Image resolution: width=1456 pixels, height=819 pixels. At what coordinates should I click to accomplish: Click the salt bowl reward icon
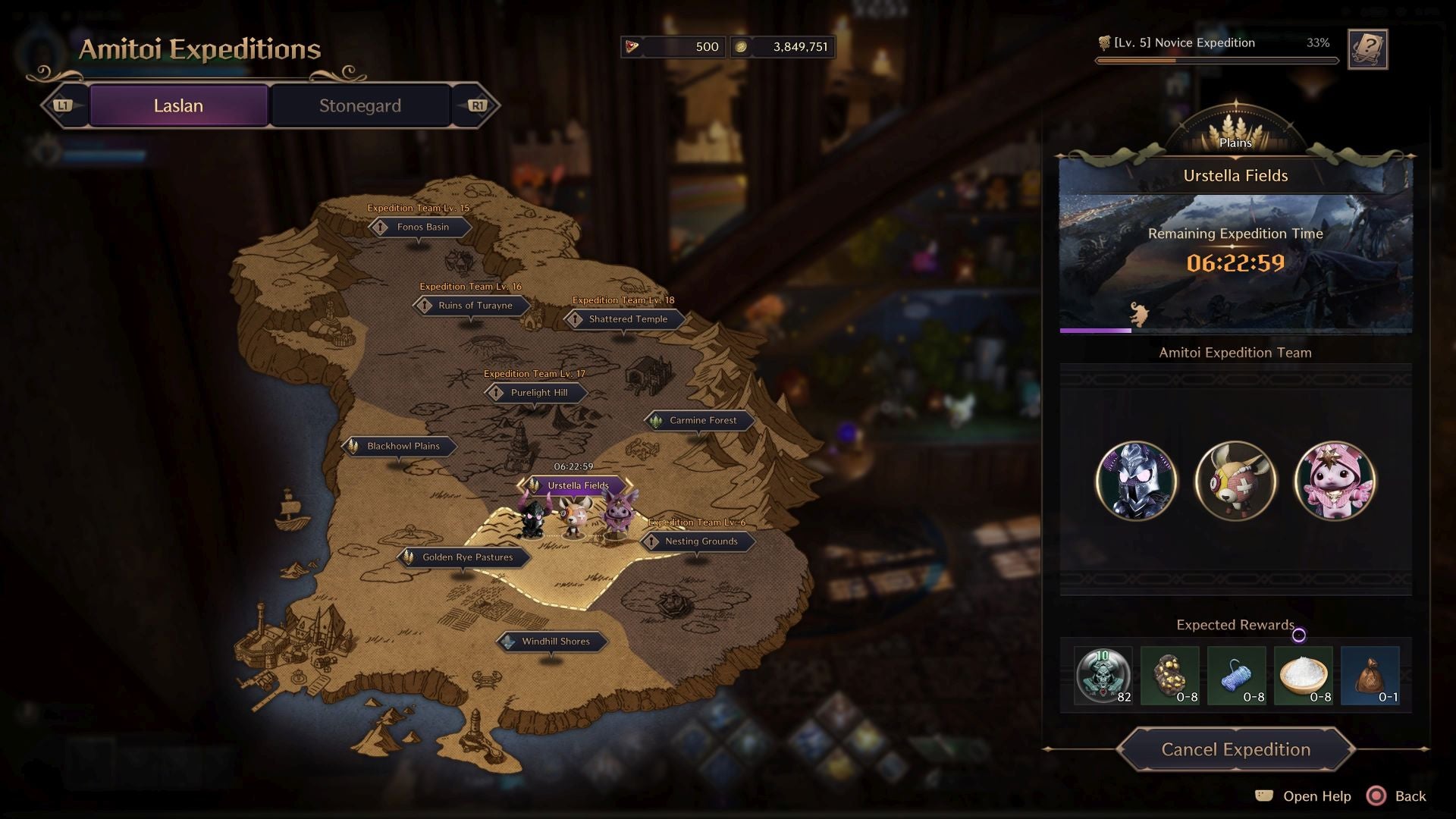coord(1304,676)
